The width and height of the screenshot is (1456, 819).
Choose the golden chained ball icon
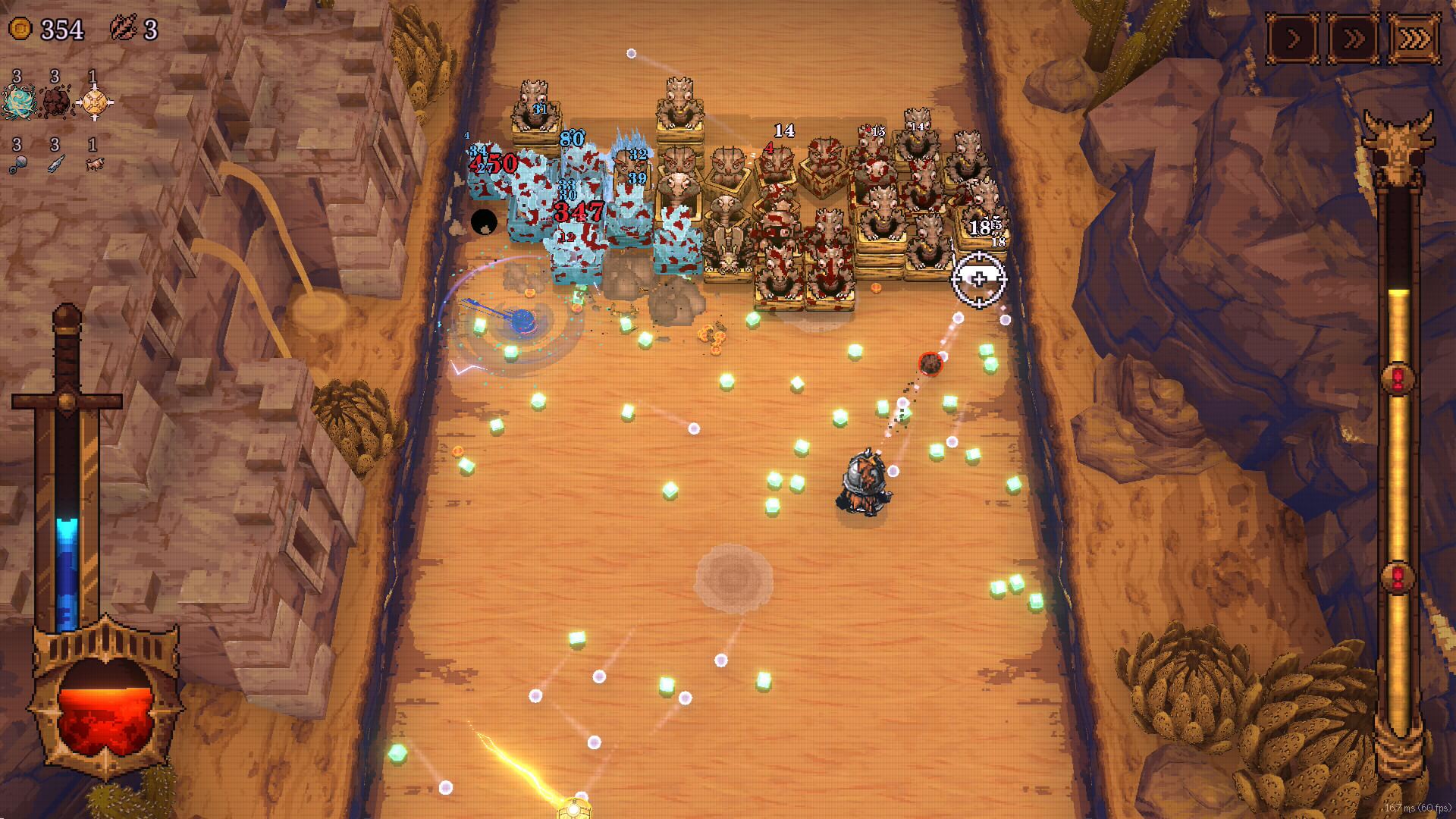click(x=94, y=102)
